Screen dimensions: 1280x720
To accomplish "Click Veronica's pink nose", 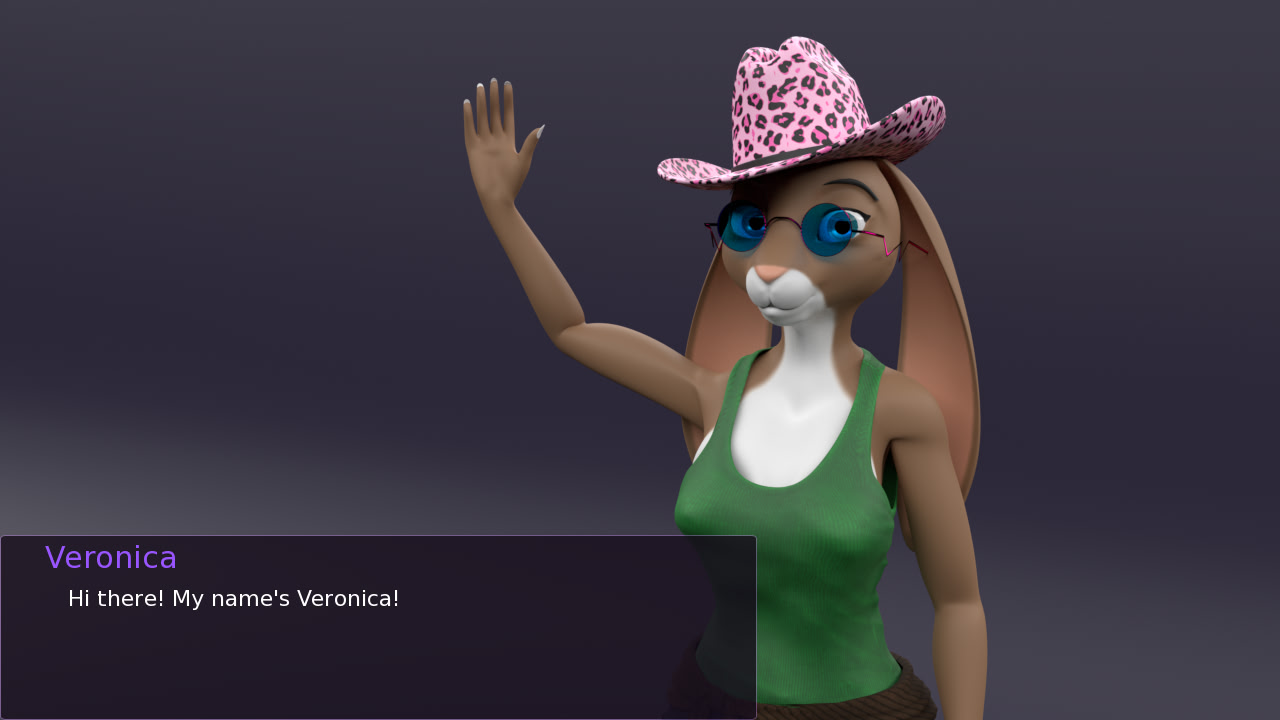I will click(768, 272).
